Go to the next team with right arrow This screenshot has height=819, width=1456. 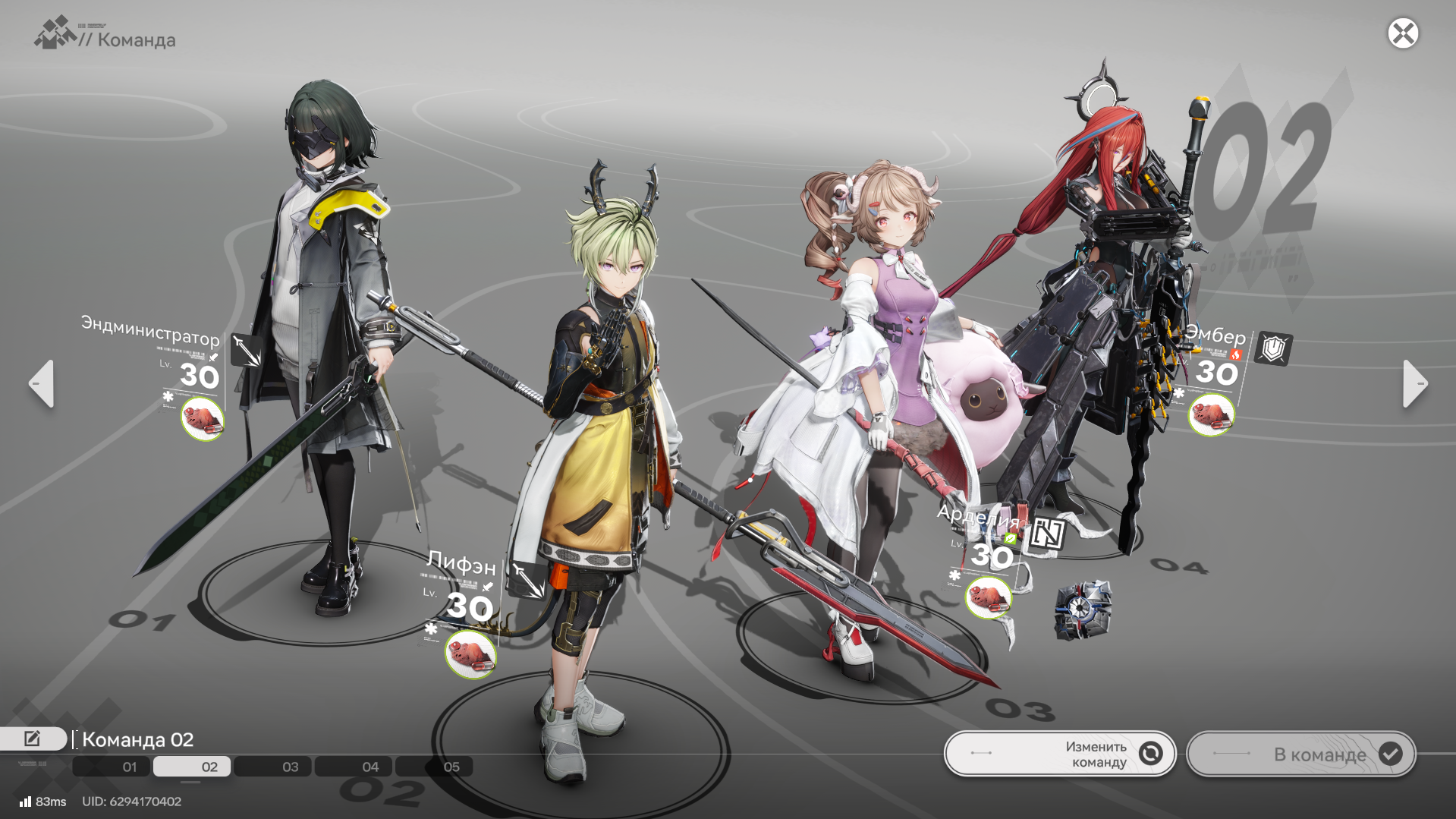1415,384
